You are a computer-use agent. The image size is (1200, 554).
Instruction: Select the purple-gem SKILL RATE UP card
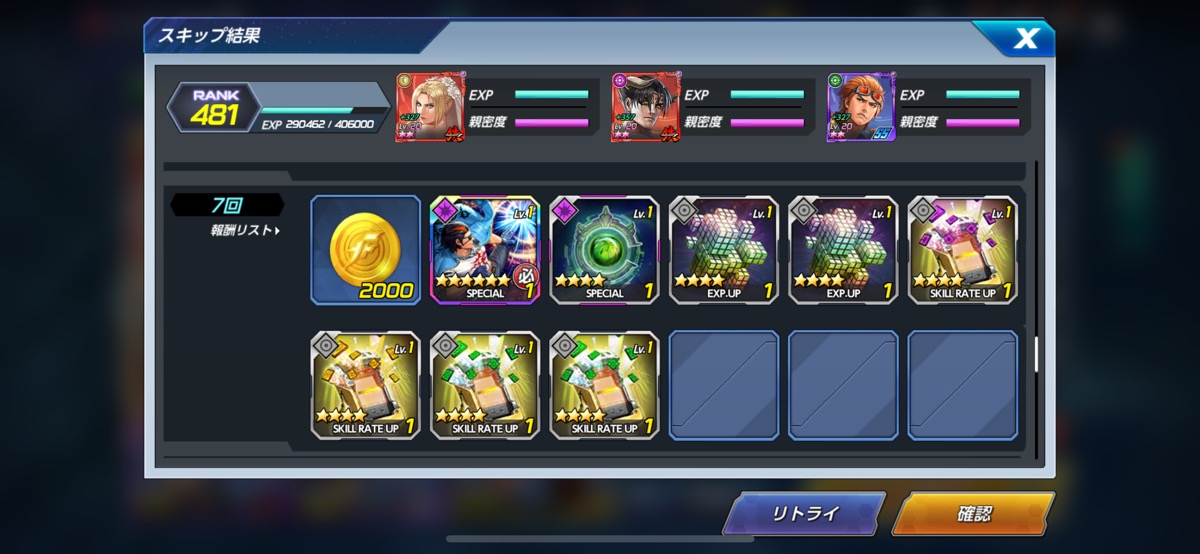click(963, 250)
